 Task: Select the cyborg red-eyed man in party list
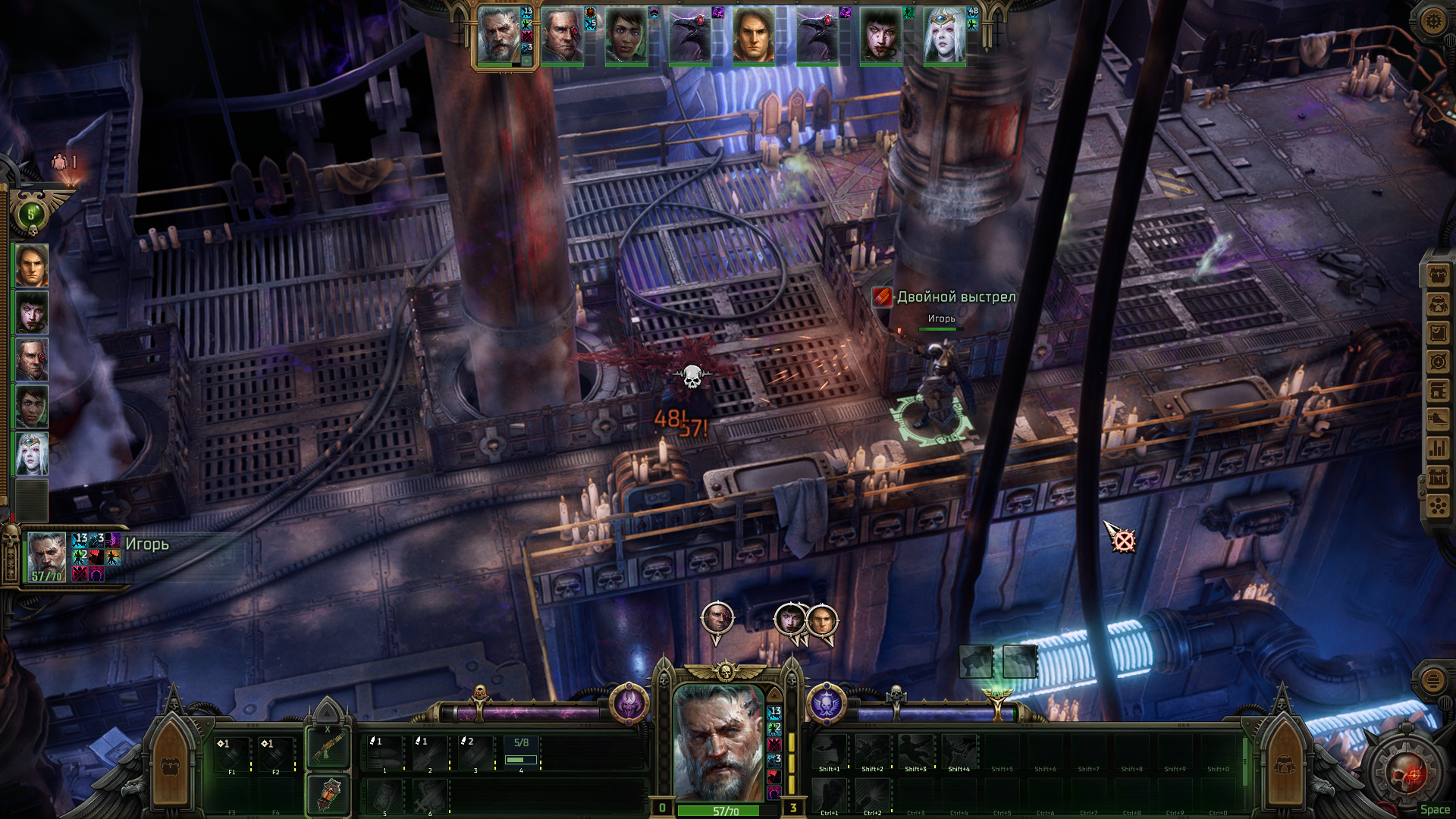point(32,359)
